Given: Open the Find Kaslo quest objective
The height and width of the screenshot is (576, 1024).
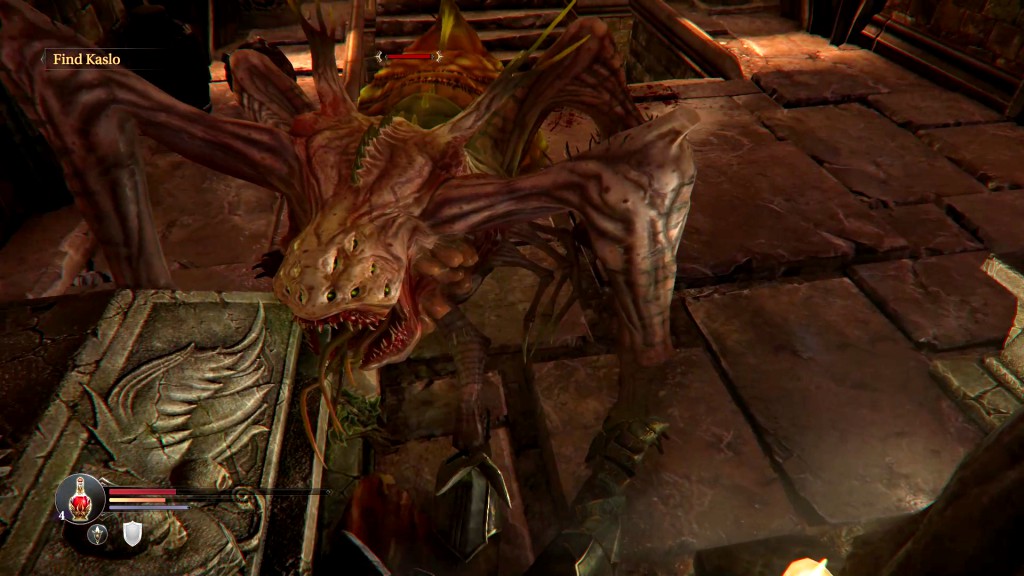Looking at the screenshot, I should click(x=86, y=59).
